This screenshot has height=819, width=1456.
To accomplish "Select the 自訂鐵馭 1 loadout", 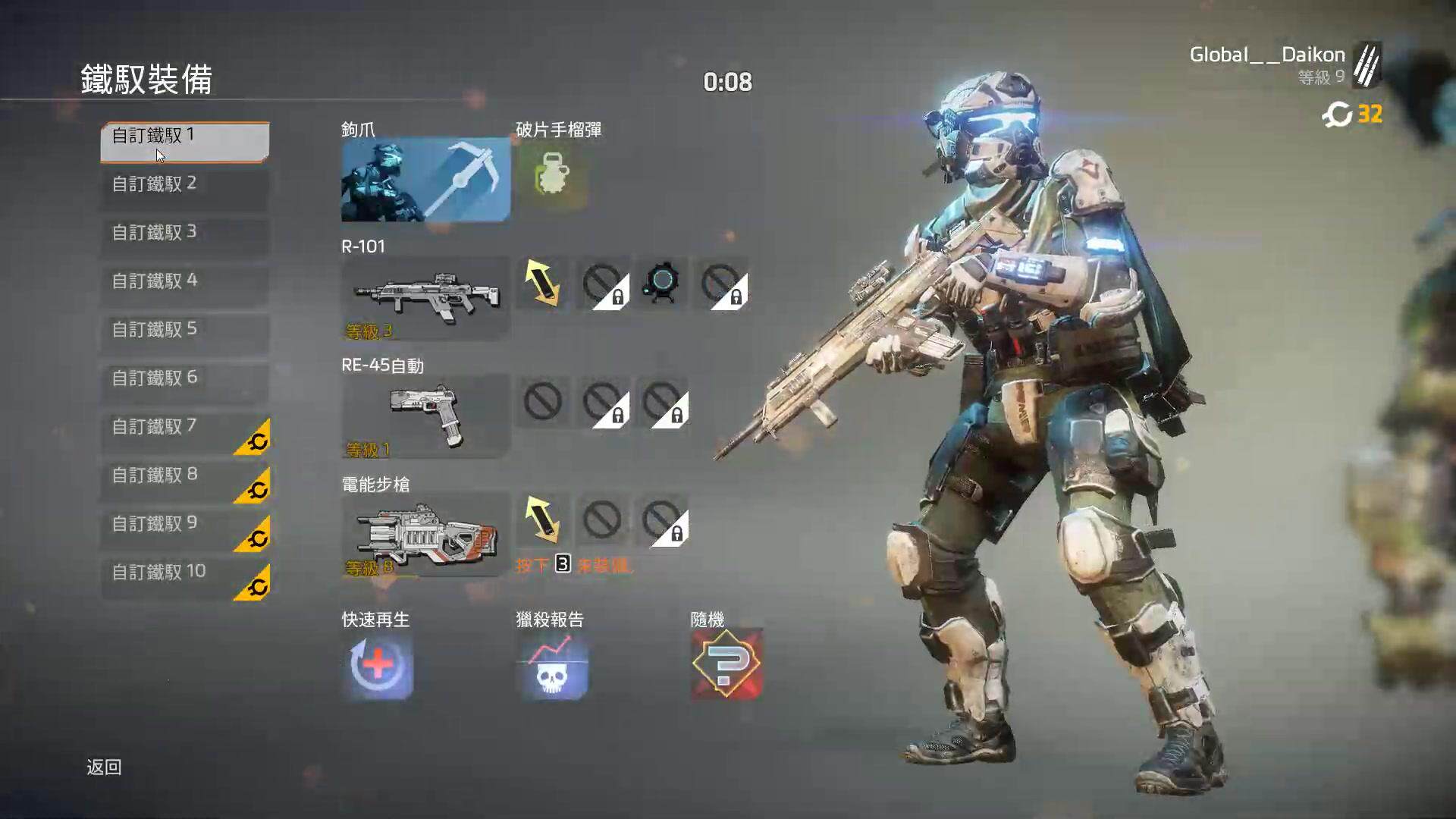I will [184, 141].
